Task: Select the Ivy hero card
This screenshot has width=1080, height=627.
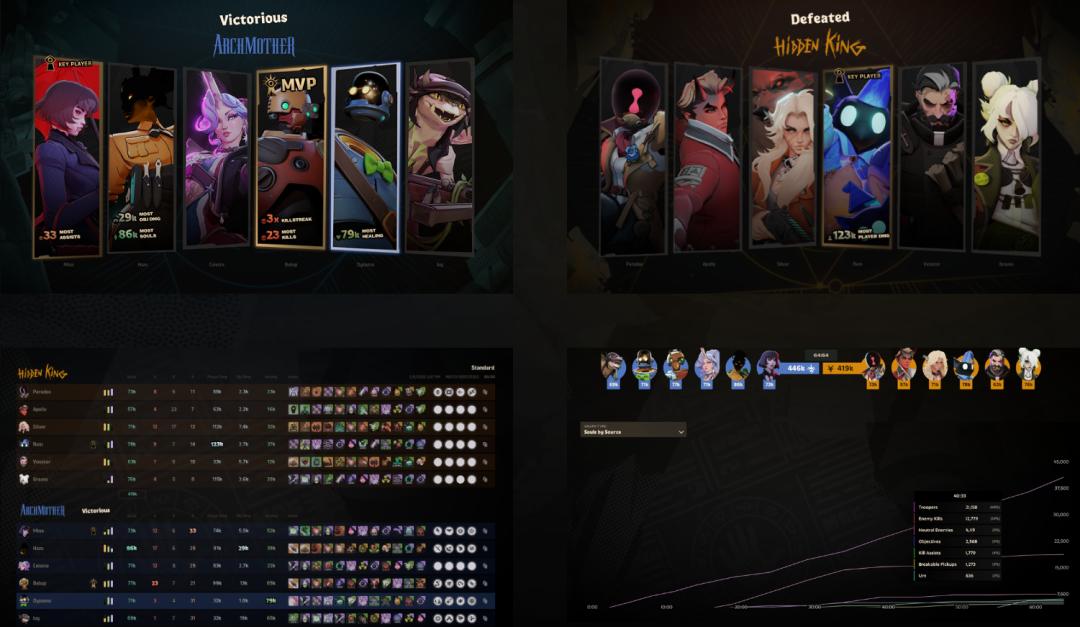Action: point(439,158)
